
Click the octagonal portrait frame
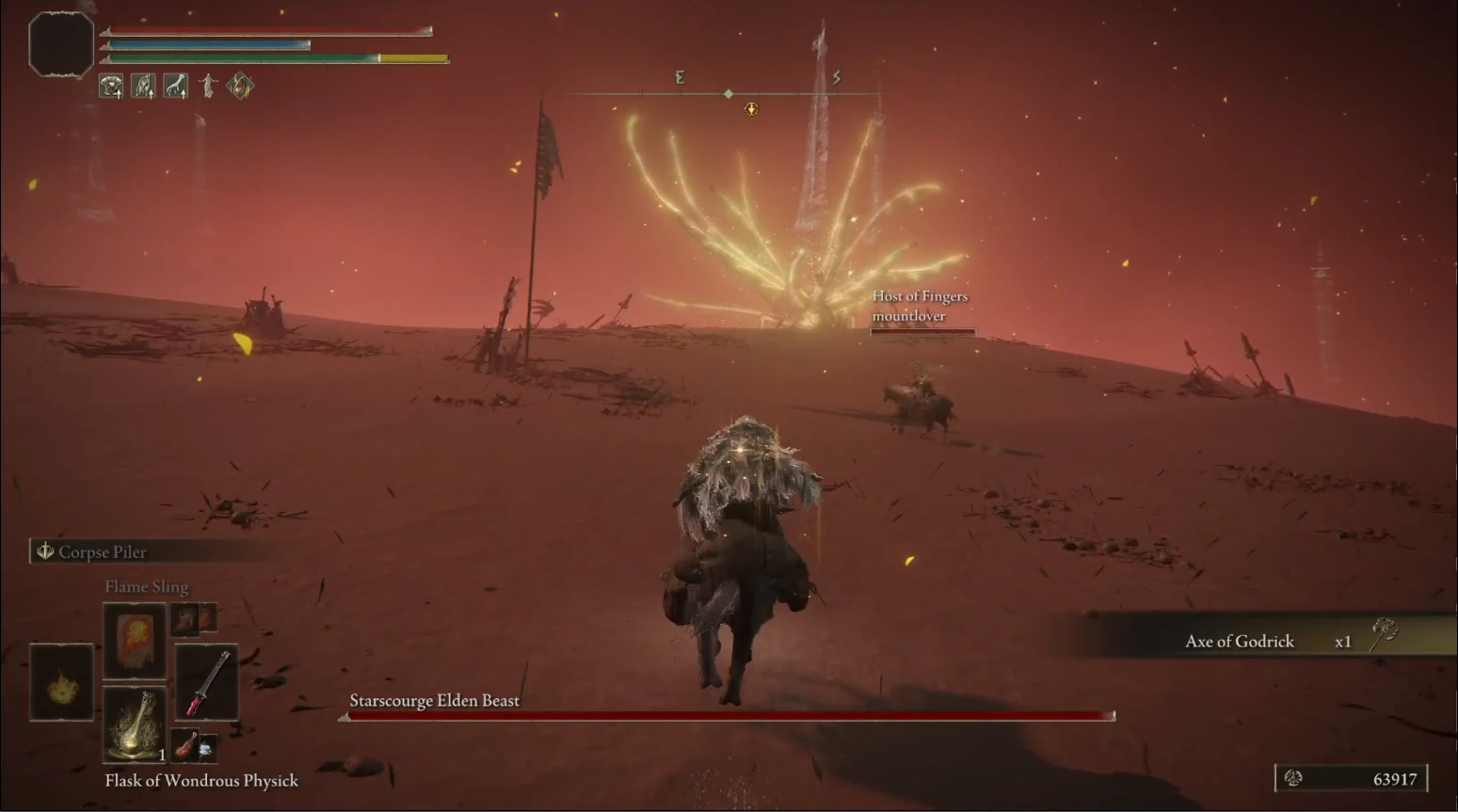click(61, 43)
